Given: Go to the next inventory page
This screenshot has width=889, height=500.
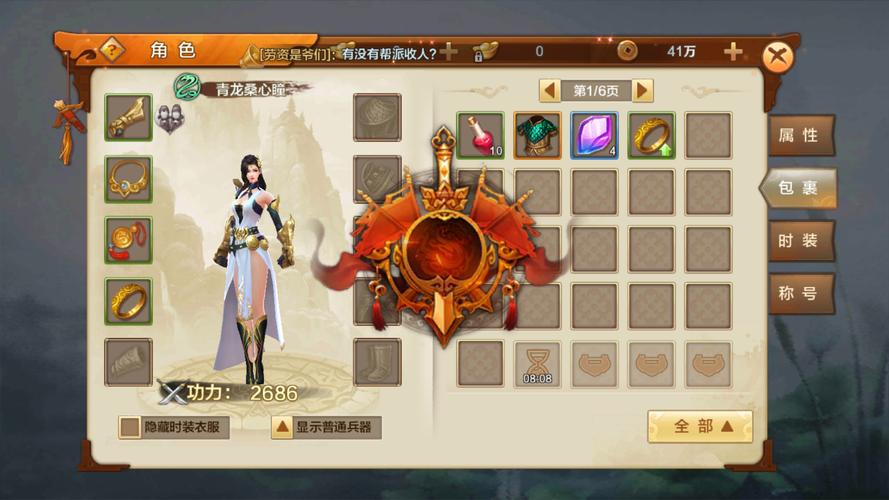Looking at the screenshot, I should [643, 91].
